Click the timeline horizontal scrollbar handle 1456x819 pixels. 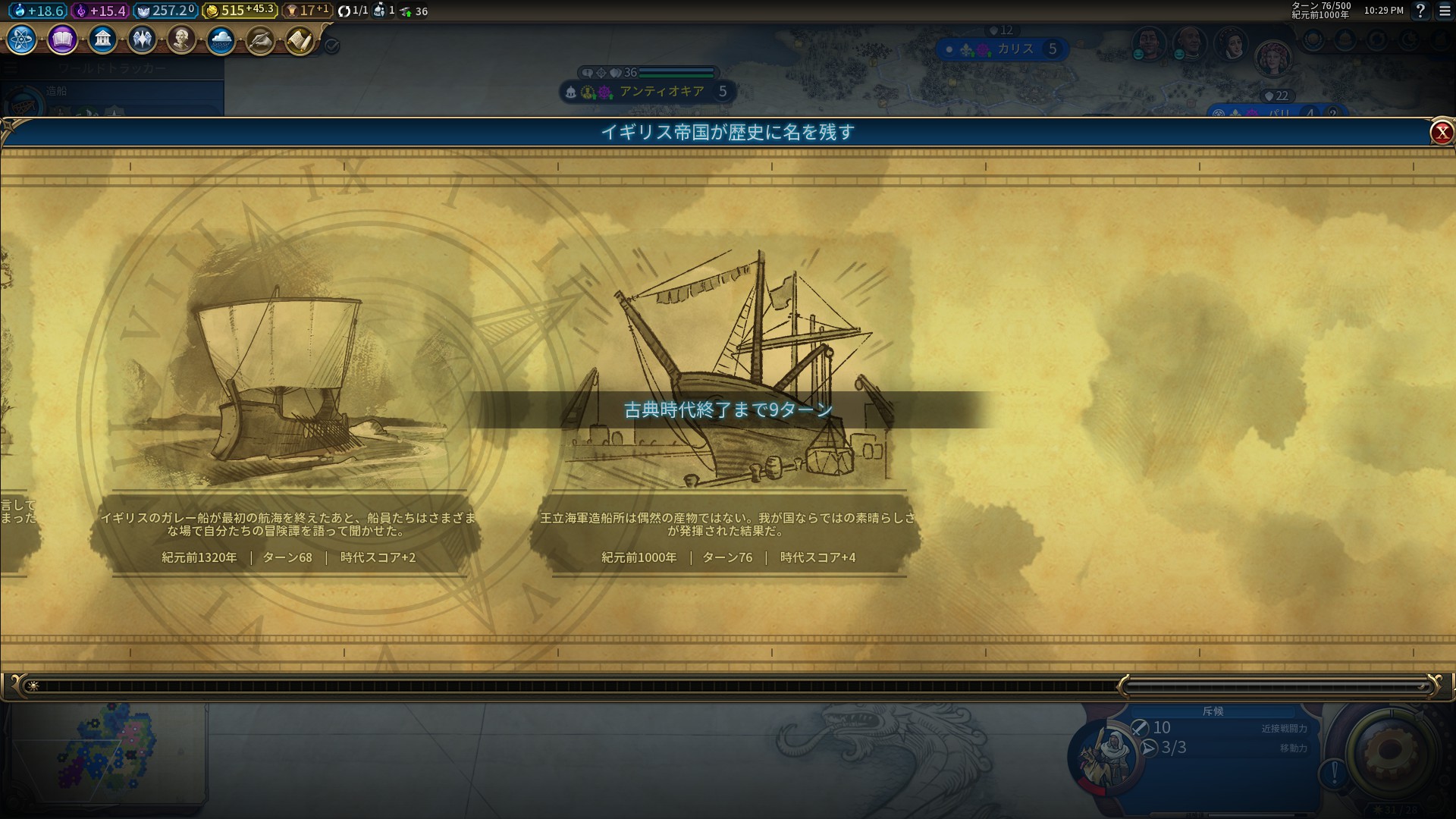tap(1277, 686)
